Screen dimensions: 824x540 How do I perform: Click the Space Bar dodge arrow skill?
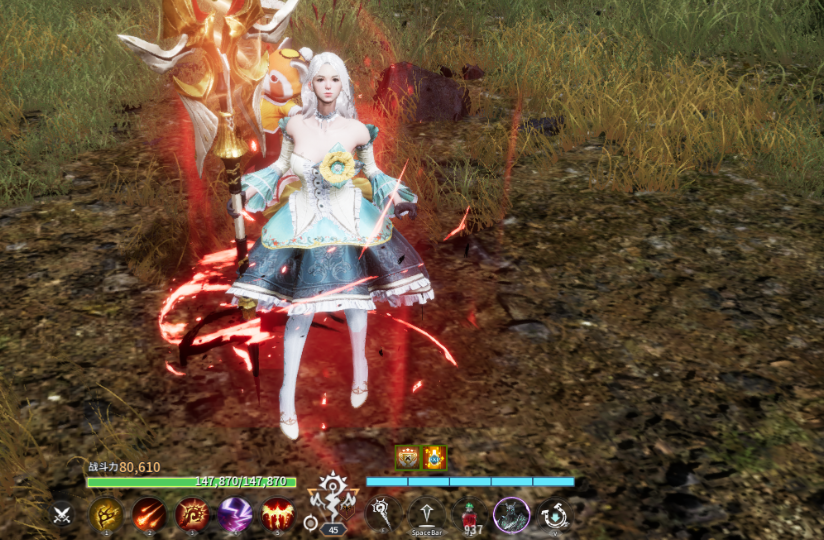pos(426,514)
